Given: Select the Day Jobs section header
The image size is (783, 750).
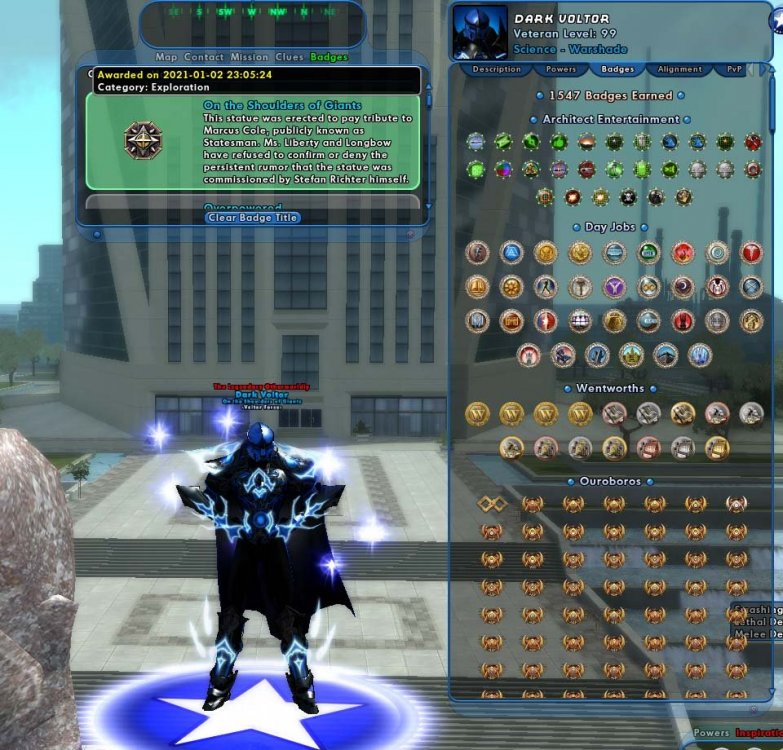Looking at the screenshot, I should coord(610,227).
